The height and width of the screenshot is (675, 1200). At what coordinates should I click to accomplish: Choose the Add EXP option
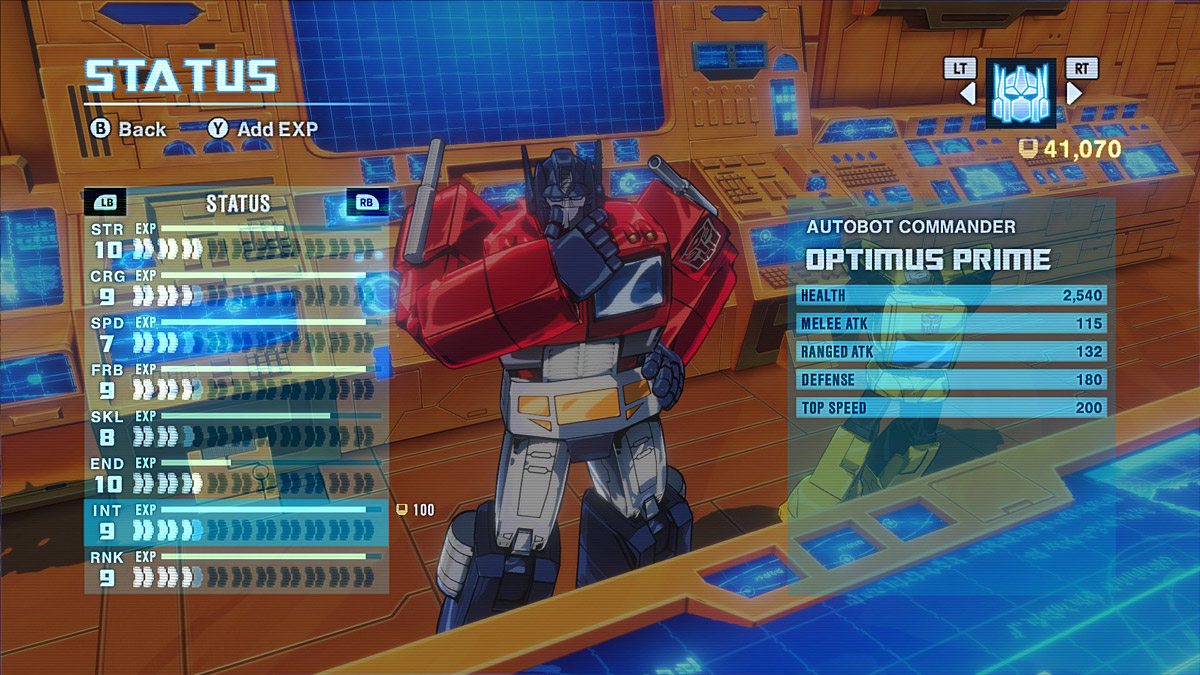pyautogui.click(x=264, y=129)
